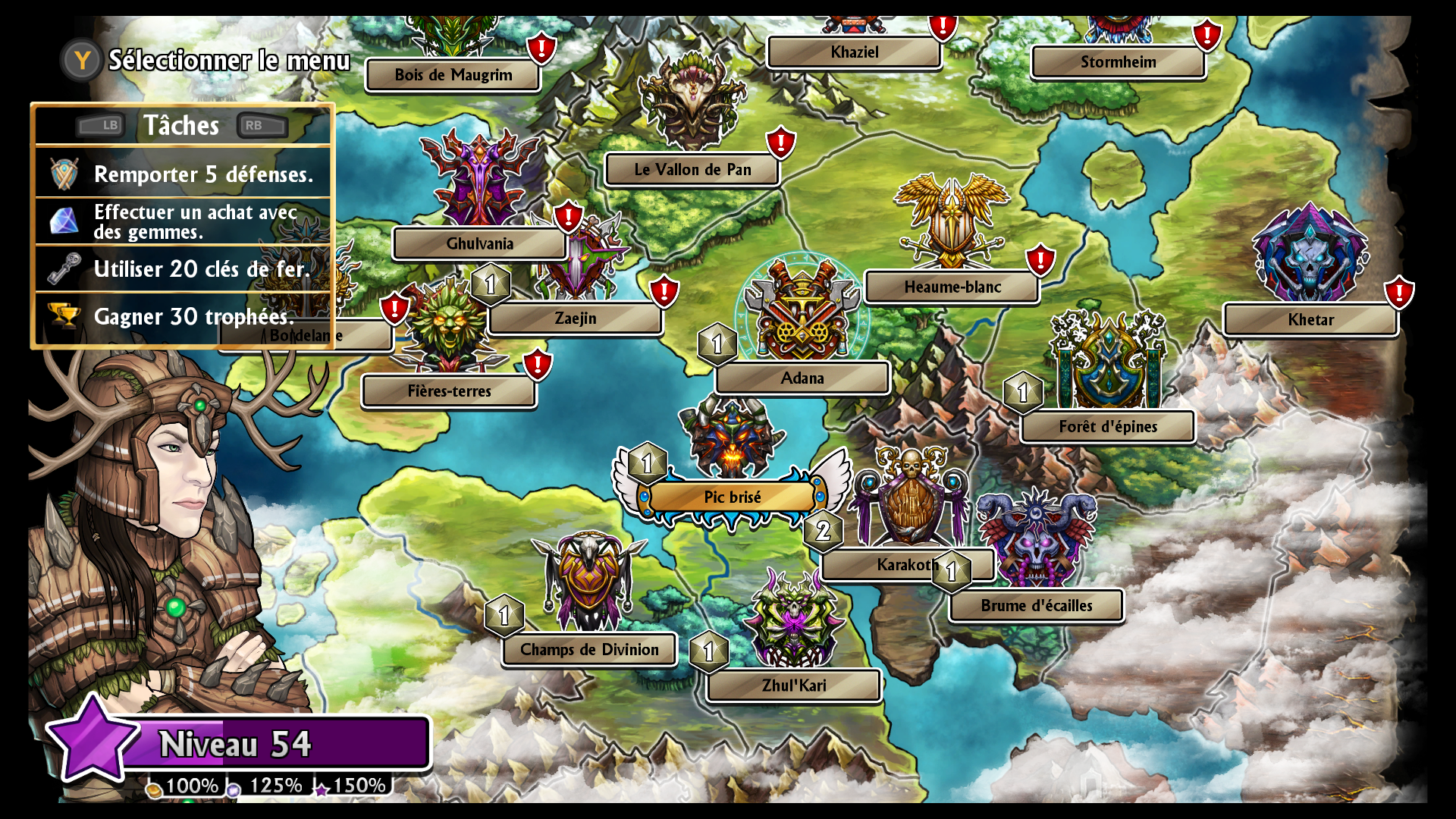Select the Heaume-blanc kingdom
Viewport: 1456px width, 819px height.
pyautogui.click(x=952, y=287)
